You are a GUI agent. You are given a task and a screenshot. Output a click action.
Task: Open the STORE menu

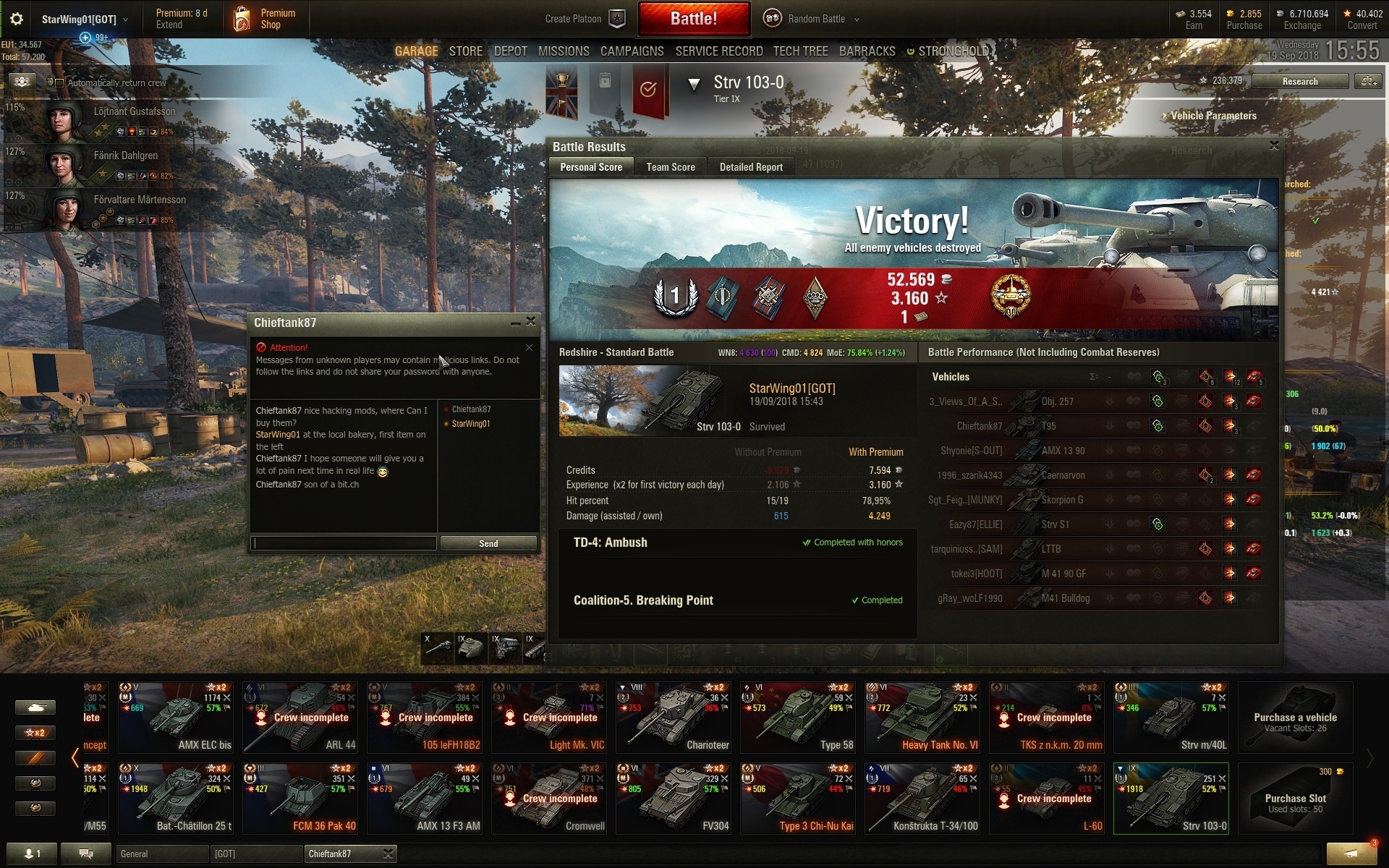coord(465,51)
